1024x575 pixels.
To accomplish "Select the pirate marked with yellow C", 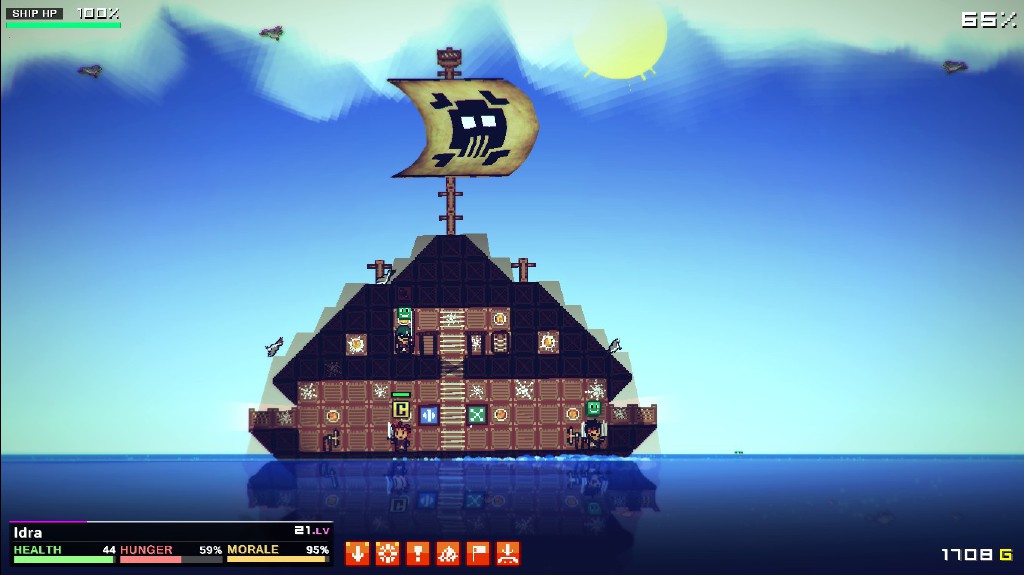I will [401, 435].
